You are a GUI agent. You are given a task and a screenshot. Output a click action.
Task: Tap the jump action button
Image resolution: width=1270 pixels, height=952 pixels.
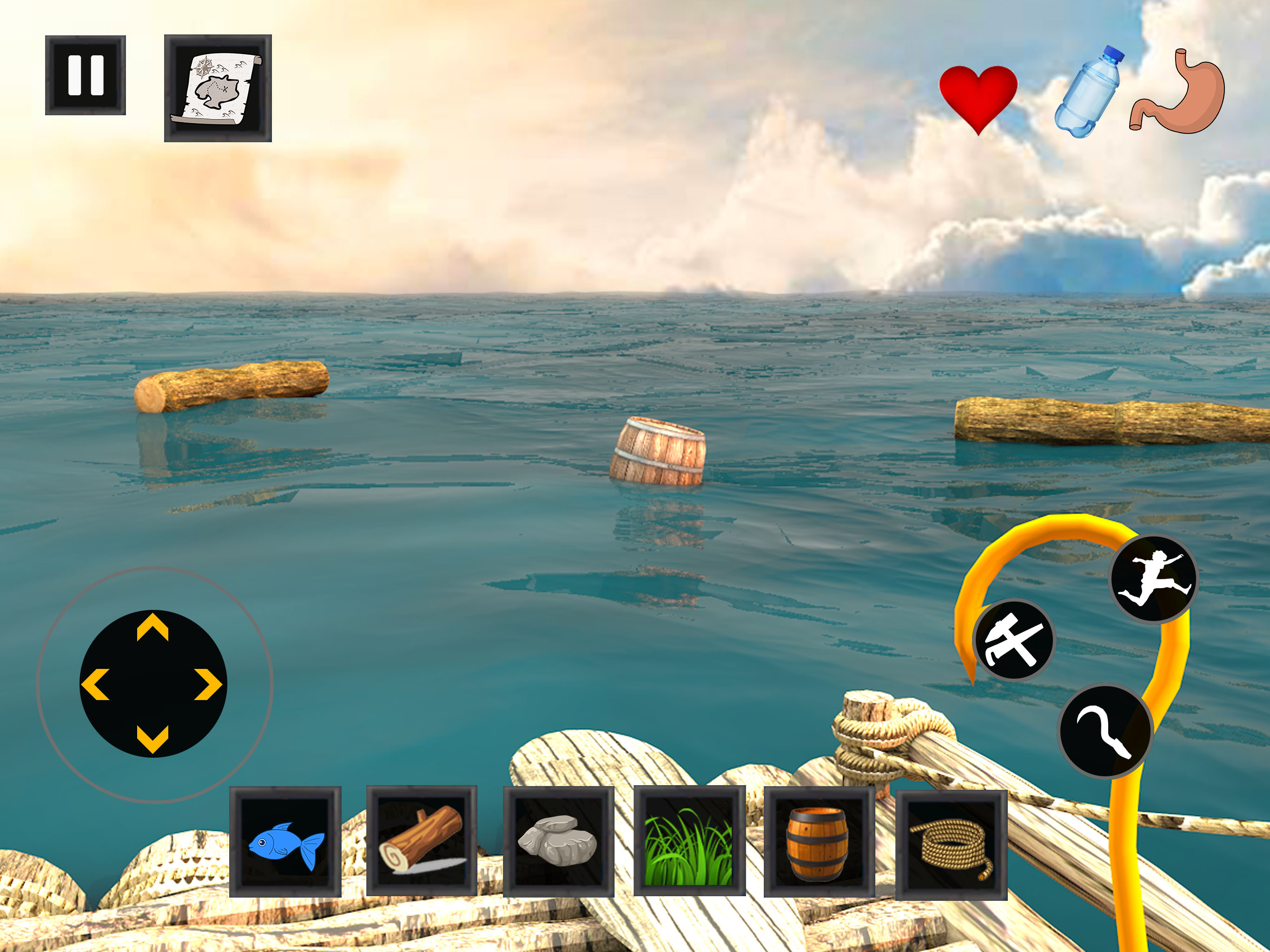click(x=1153, y=579)
